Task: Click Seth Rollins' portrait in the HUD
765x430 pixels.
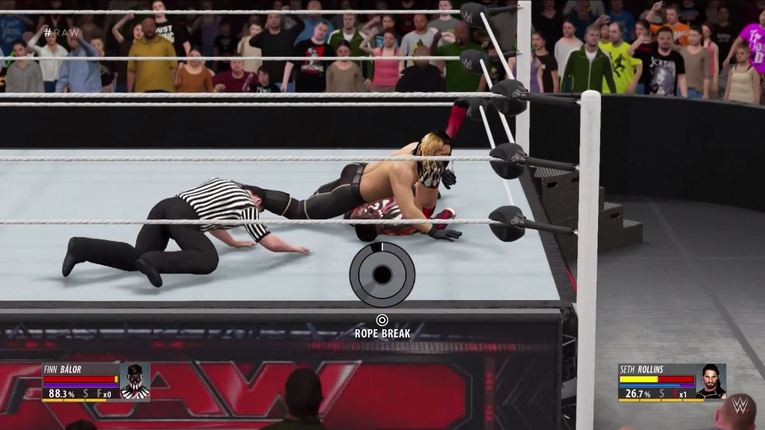Action: [711, 381]
